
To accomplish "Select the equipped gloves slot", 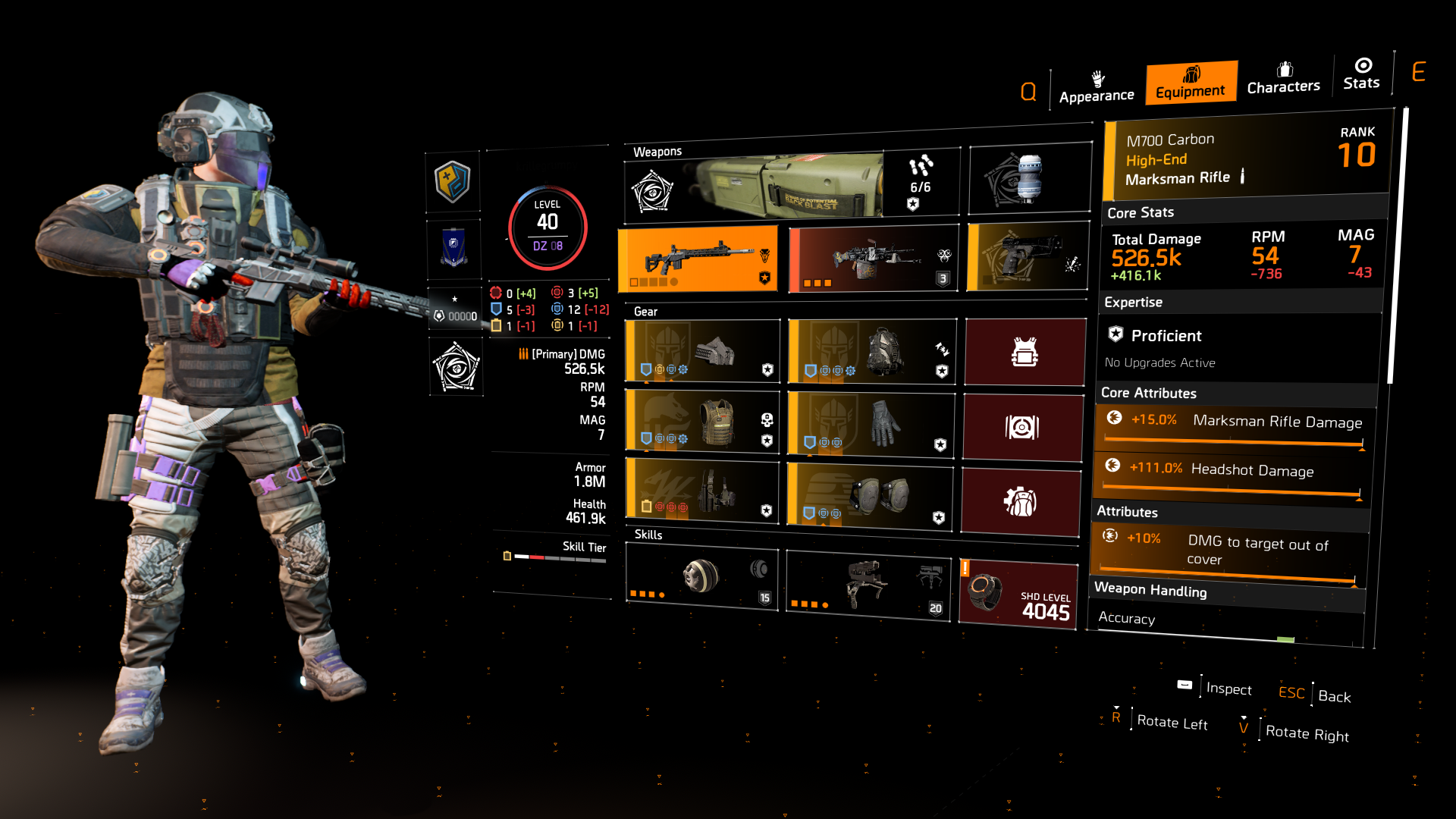I will [x=871, y=426].
